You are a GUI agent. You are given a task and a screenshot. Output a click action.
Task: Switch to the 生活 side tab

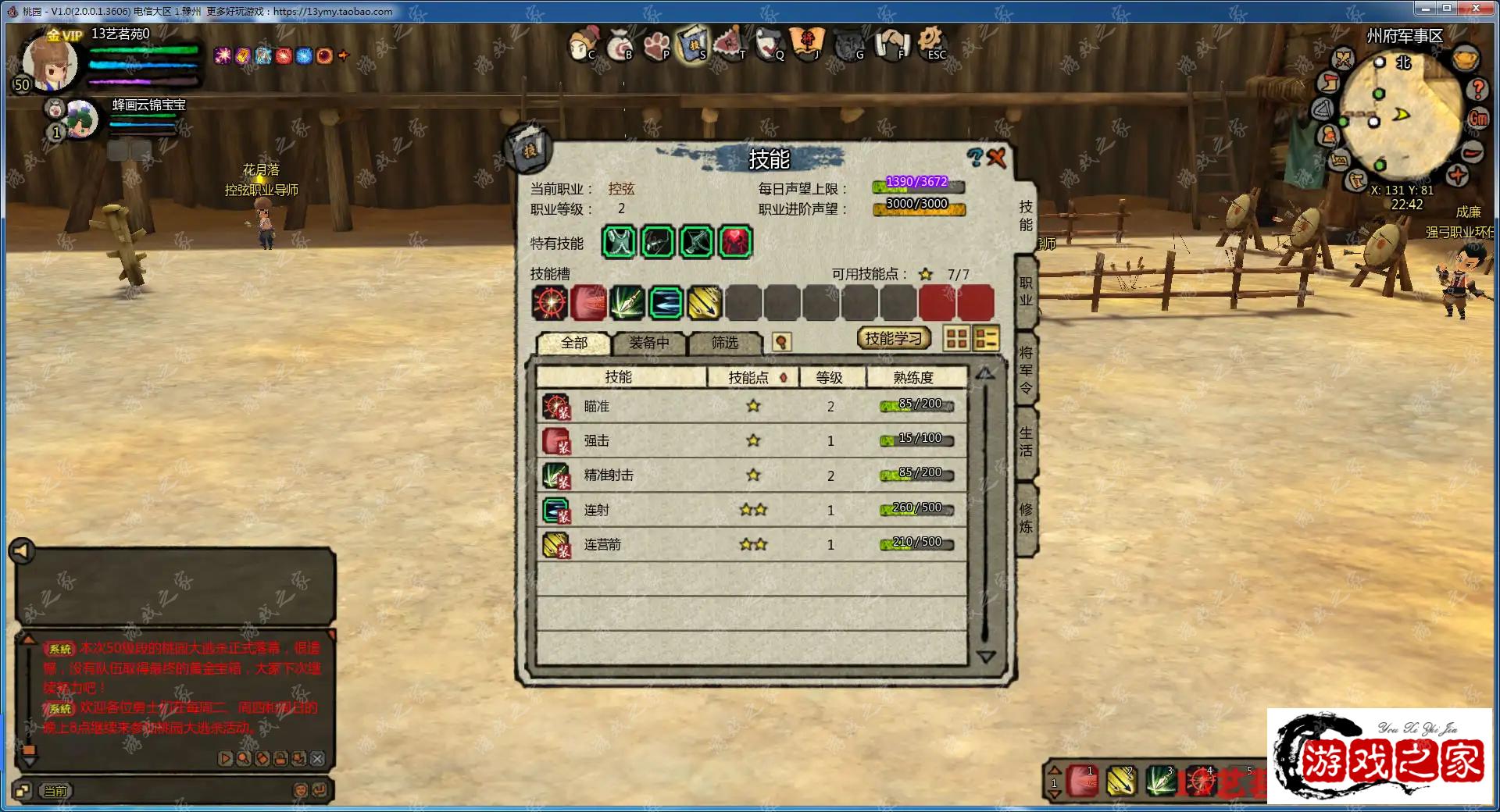[x=1026, y=441]
